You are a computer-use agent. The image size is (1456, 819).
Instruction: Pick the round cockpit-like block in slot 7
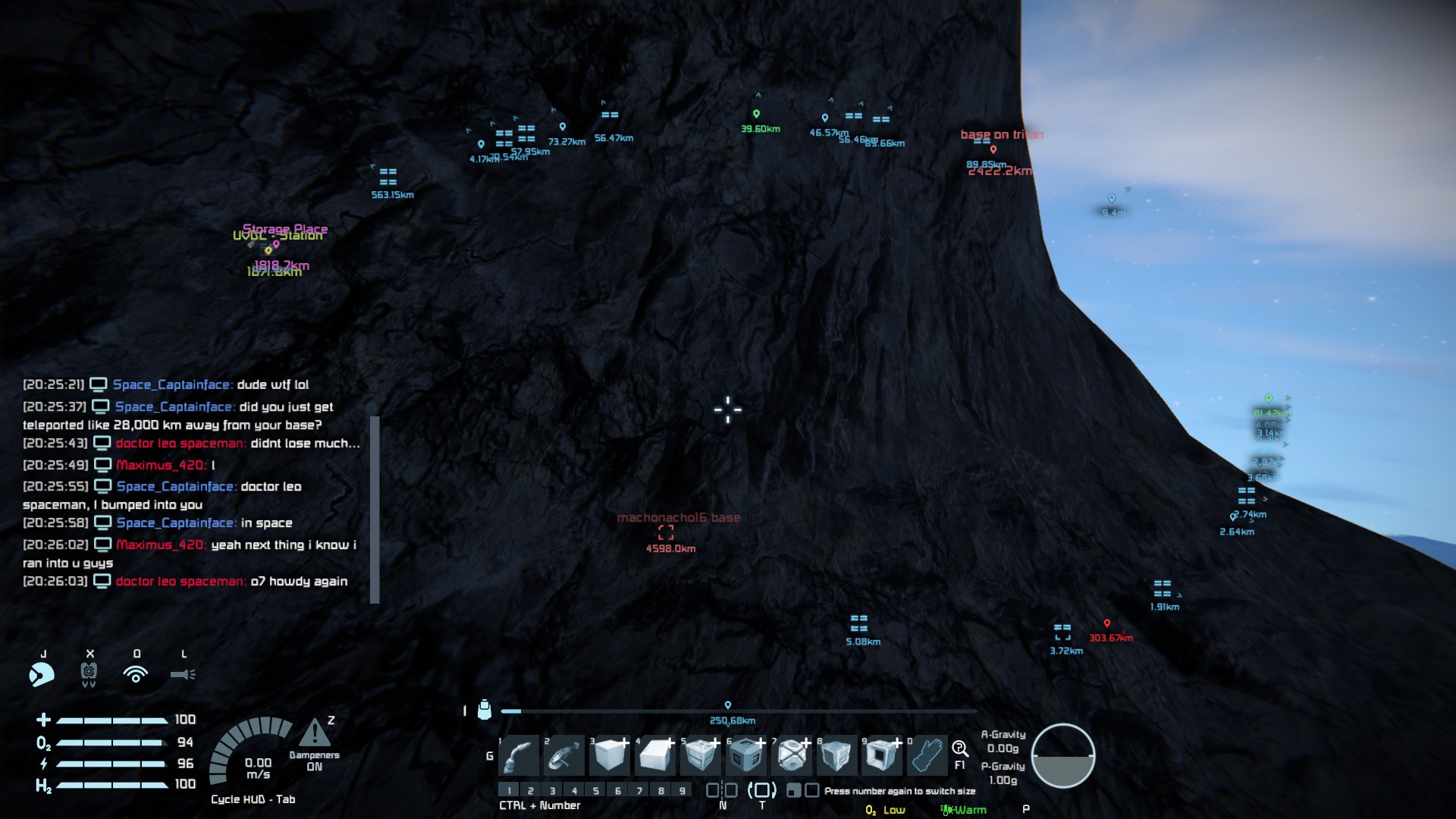(x=792, y=755)
